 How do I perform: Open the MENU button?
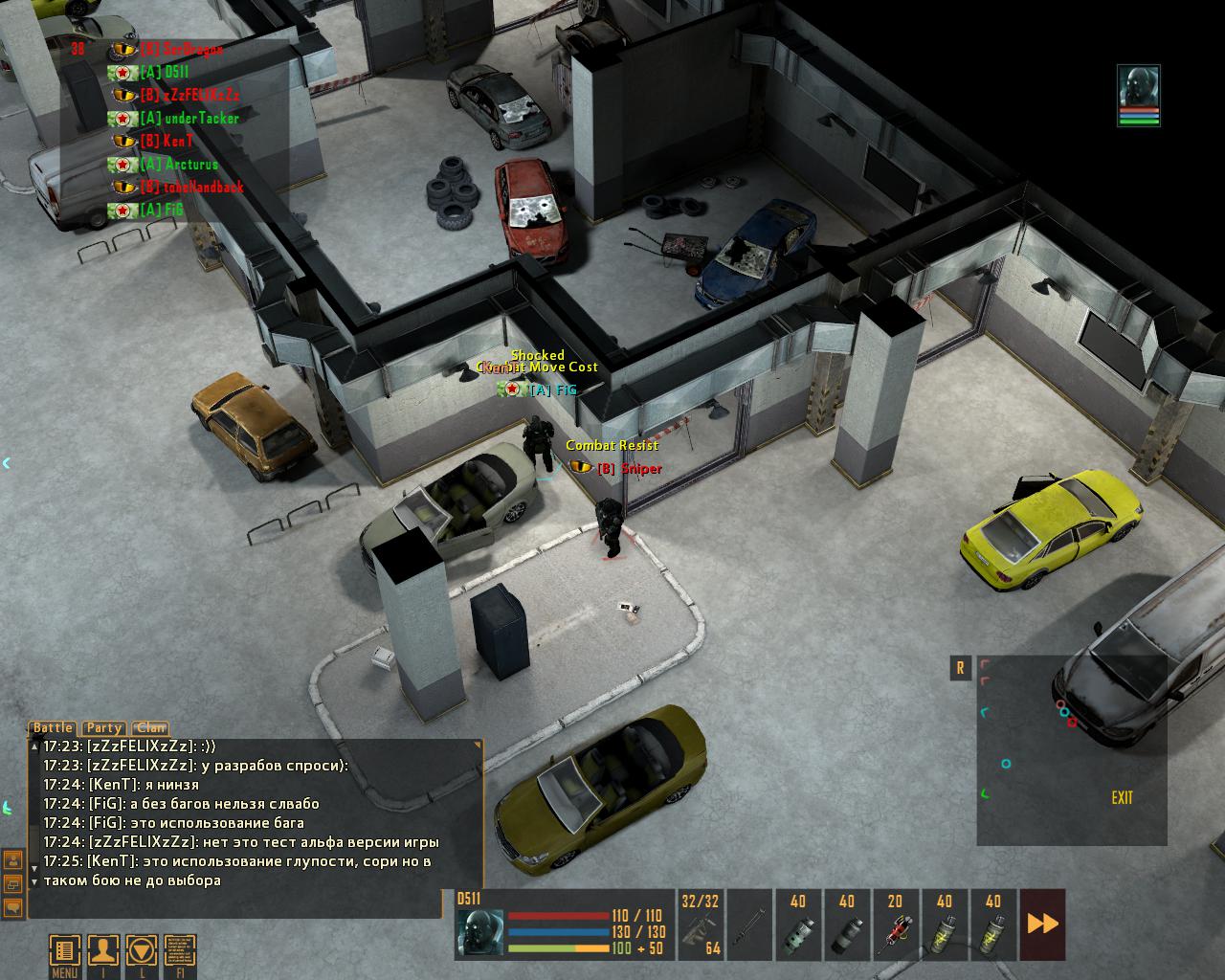pos(65,951)
